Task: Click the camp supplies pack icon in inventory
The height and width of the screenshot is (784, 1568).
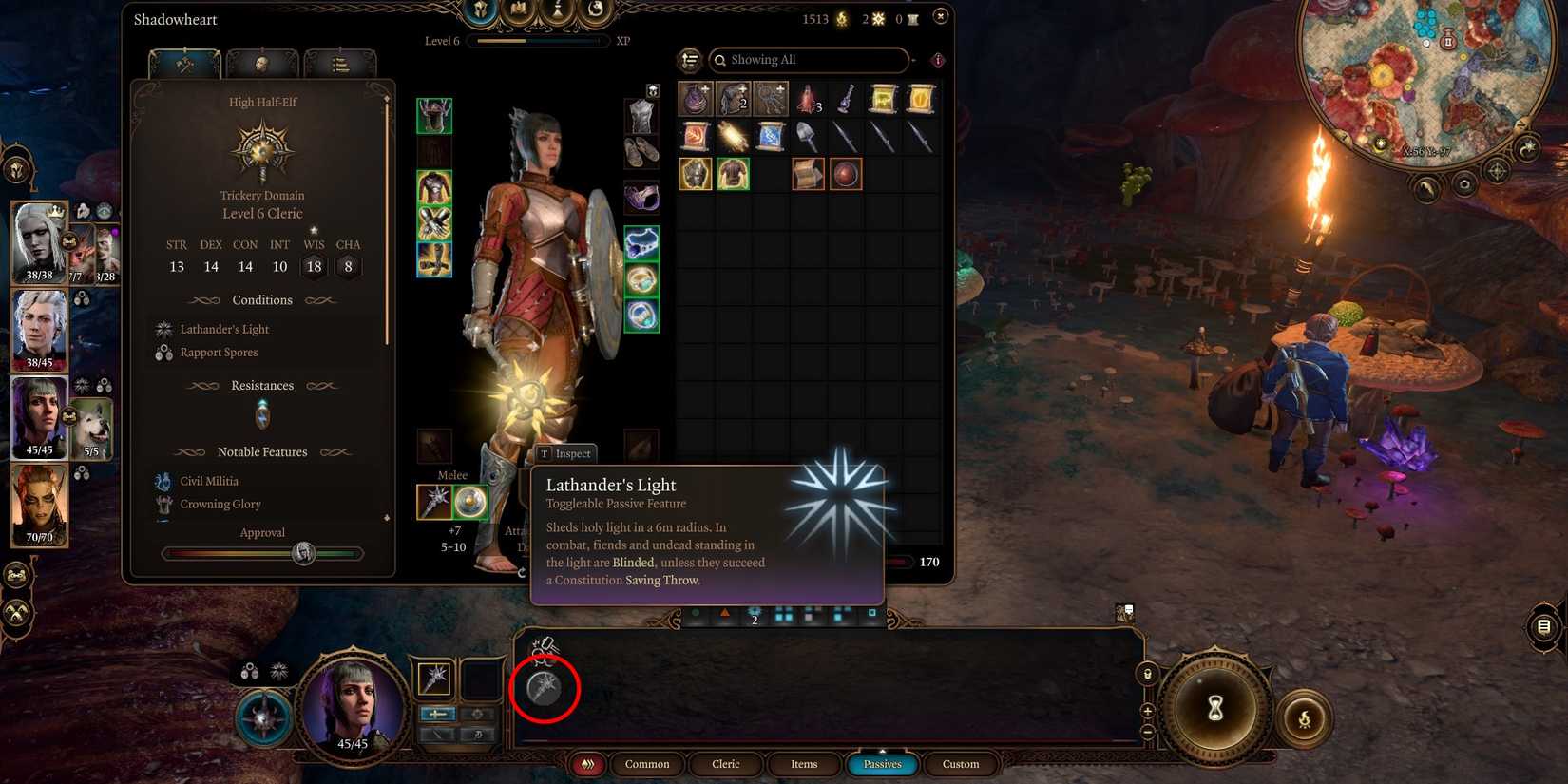Action: (809, 173)
